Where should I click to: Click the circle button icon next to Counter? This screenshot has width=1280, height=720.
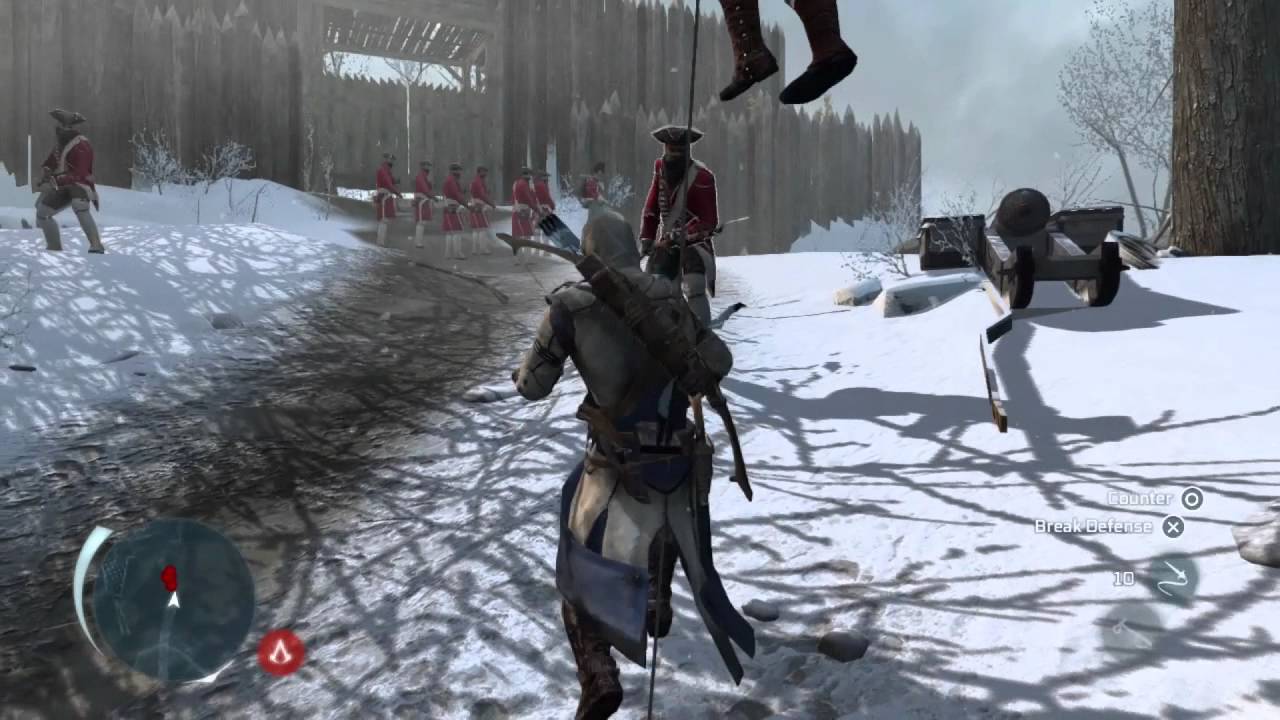coord(1194,498)
